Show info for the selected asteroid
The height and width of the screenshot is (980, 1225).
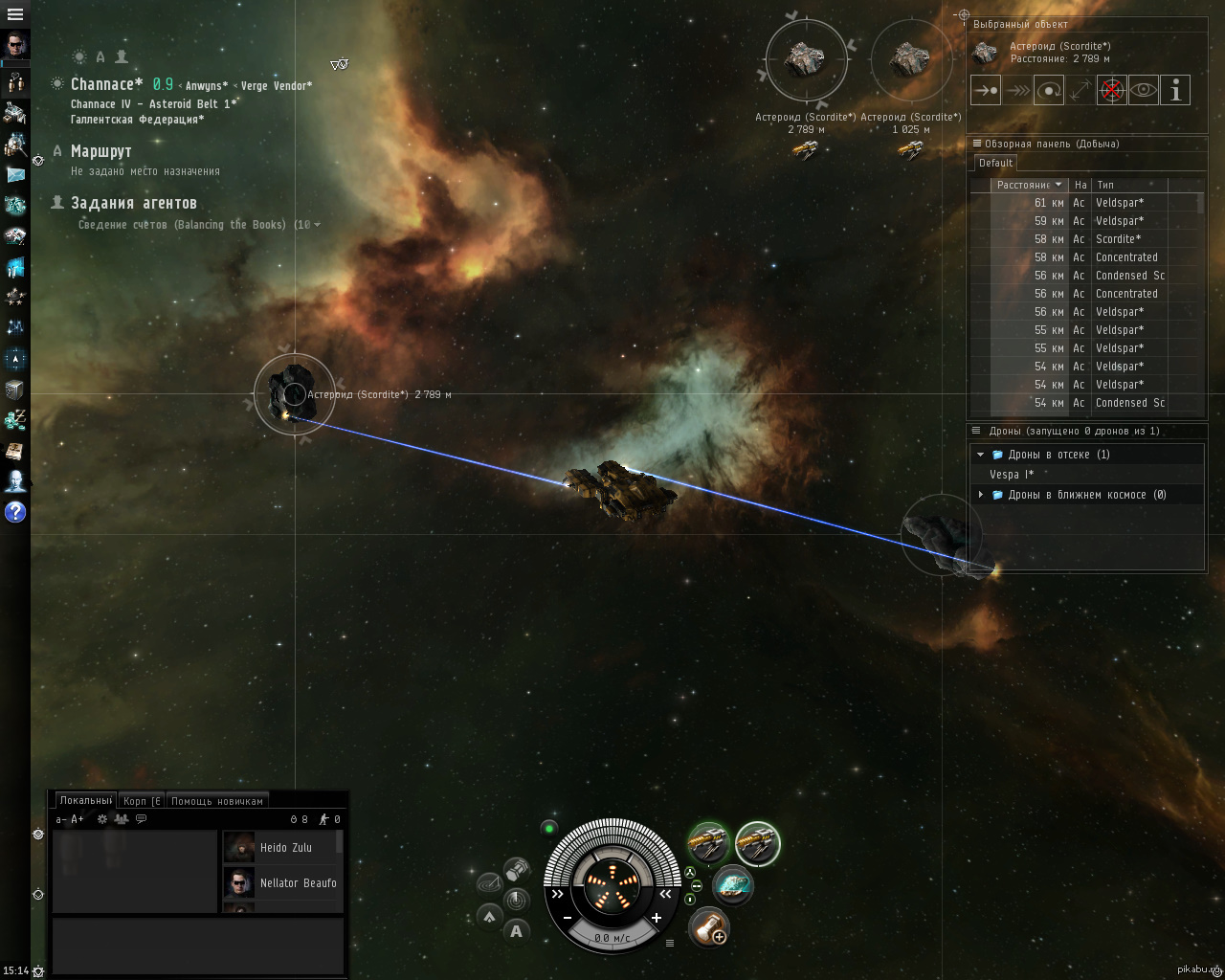(x=1174, y=91)
